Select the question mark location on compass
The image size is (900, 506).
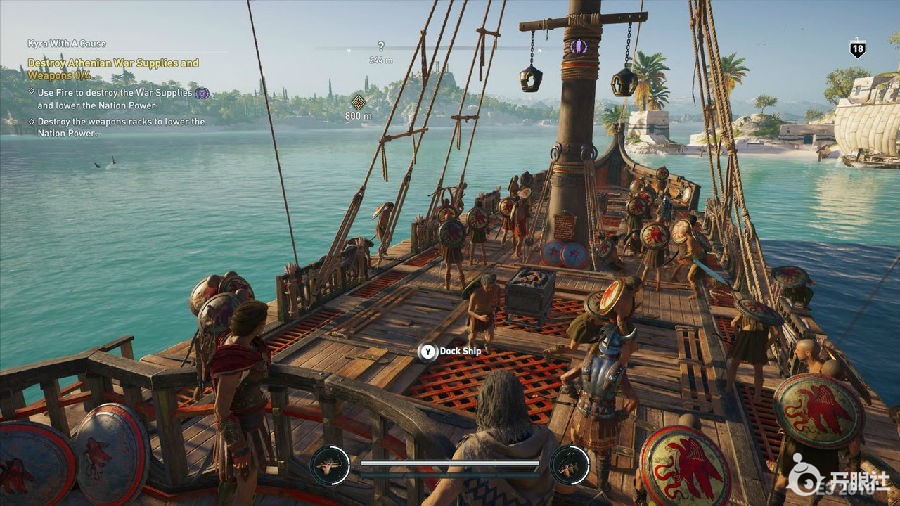coord(380,45)
